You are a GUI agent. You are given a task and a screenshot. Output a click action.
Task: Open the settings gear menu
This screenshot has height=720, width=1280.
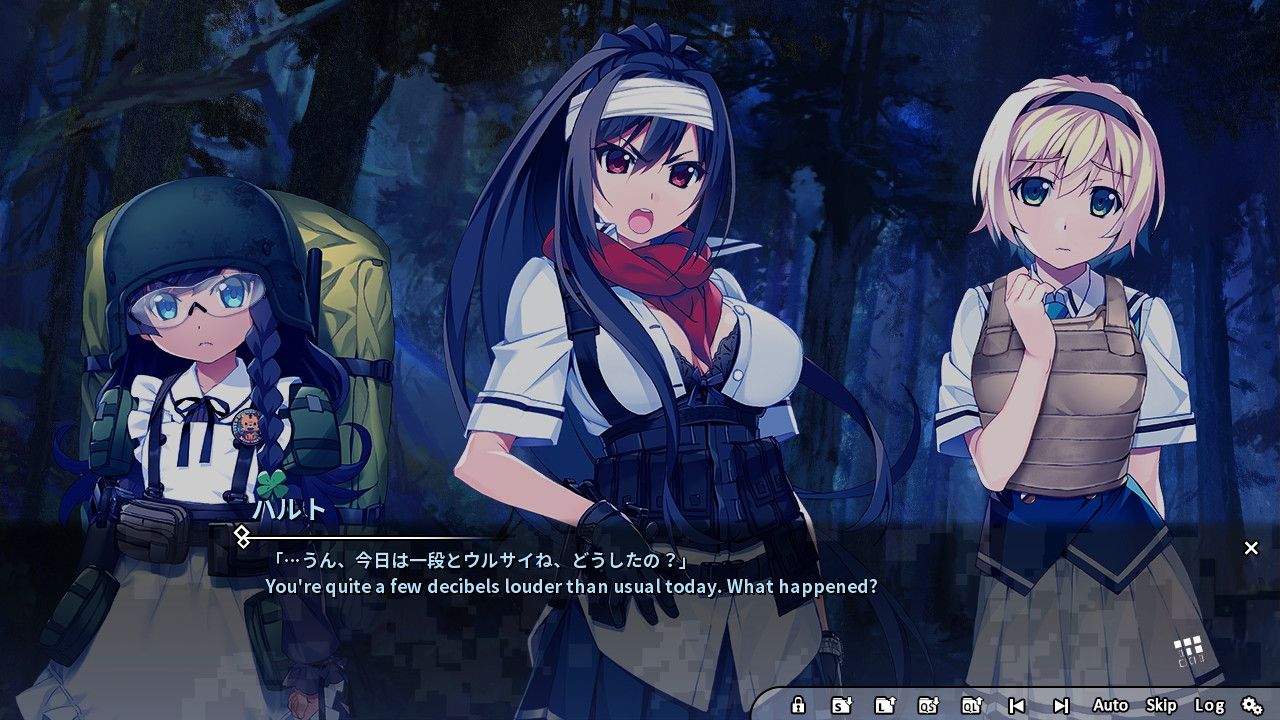tap(1253, 705)
